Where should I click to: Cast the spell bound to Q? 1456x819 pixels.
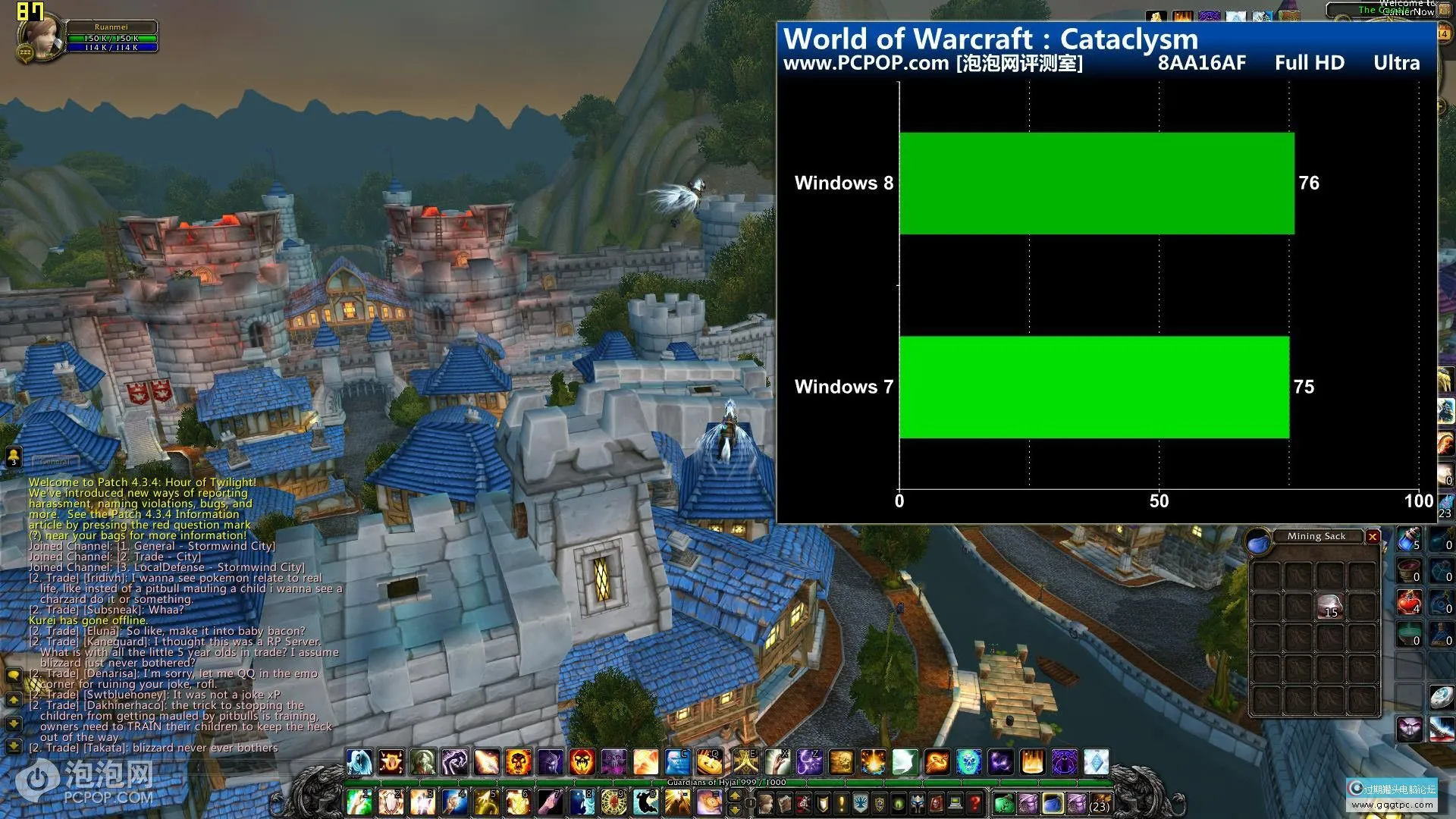point(709,761)
